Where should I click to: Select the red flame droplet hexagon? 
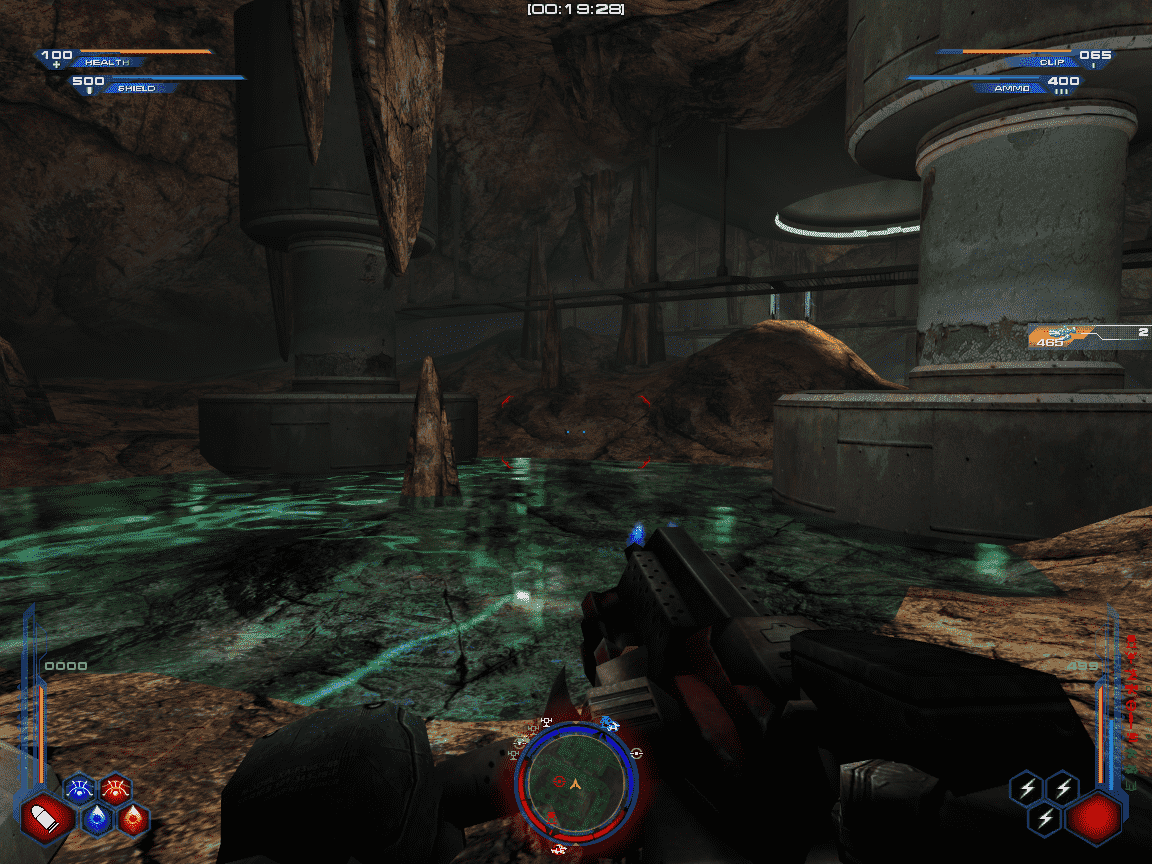click(134, 819)
